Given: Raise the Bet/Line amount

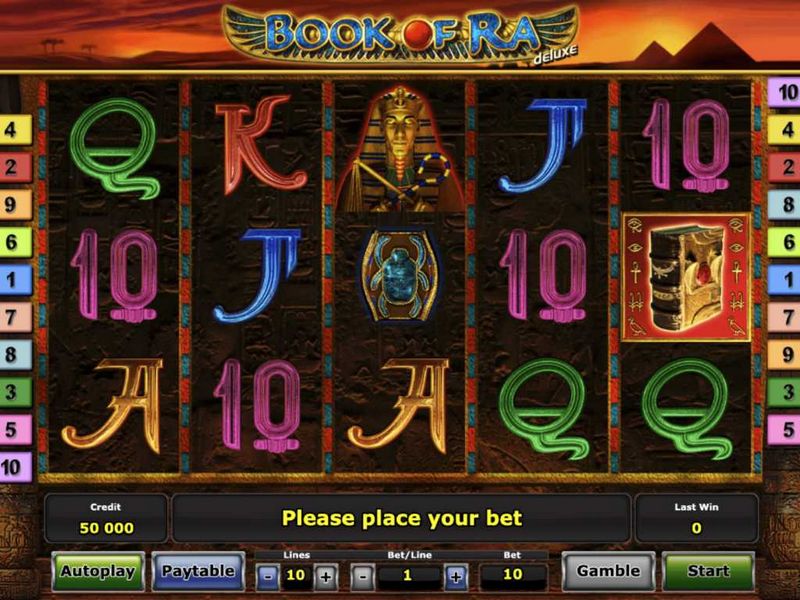Looking at the screenshot, I should pos(456,576).
